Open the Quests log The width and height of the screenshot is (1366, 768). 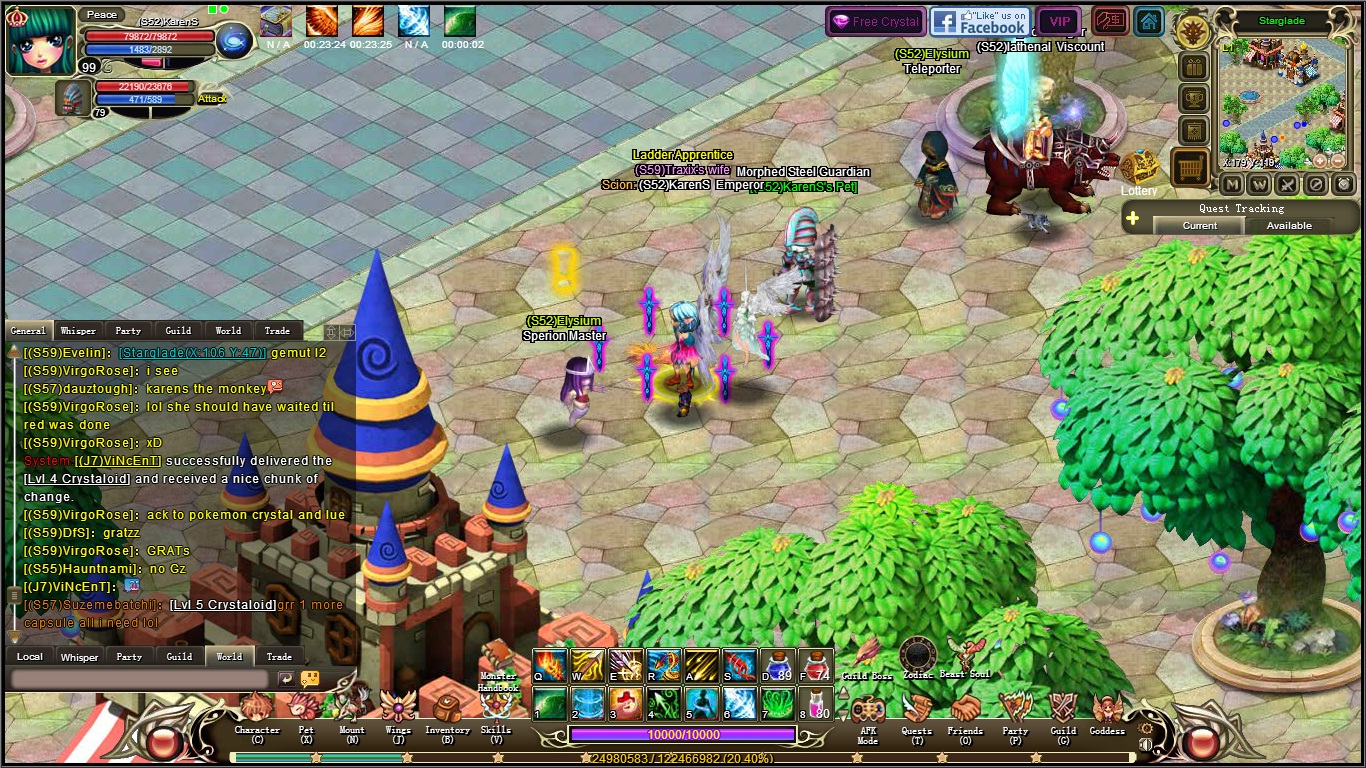tap(916, 711)
